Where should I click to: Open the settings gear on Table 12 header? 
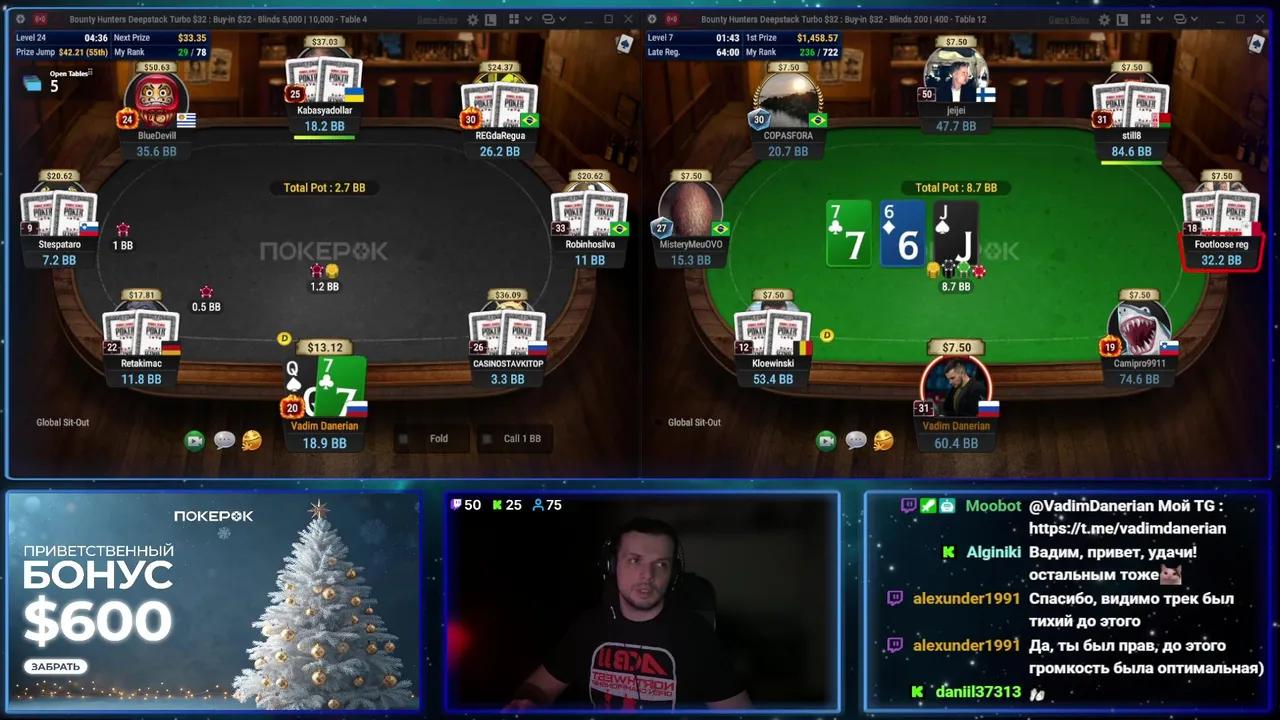tap(1104, 19)
